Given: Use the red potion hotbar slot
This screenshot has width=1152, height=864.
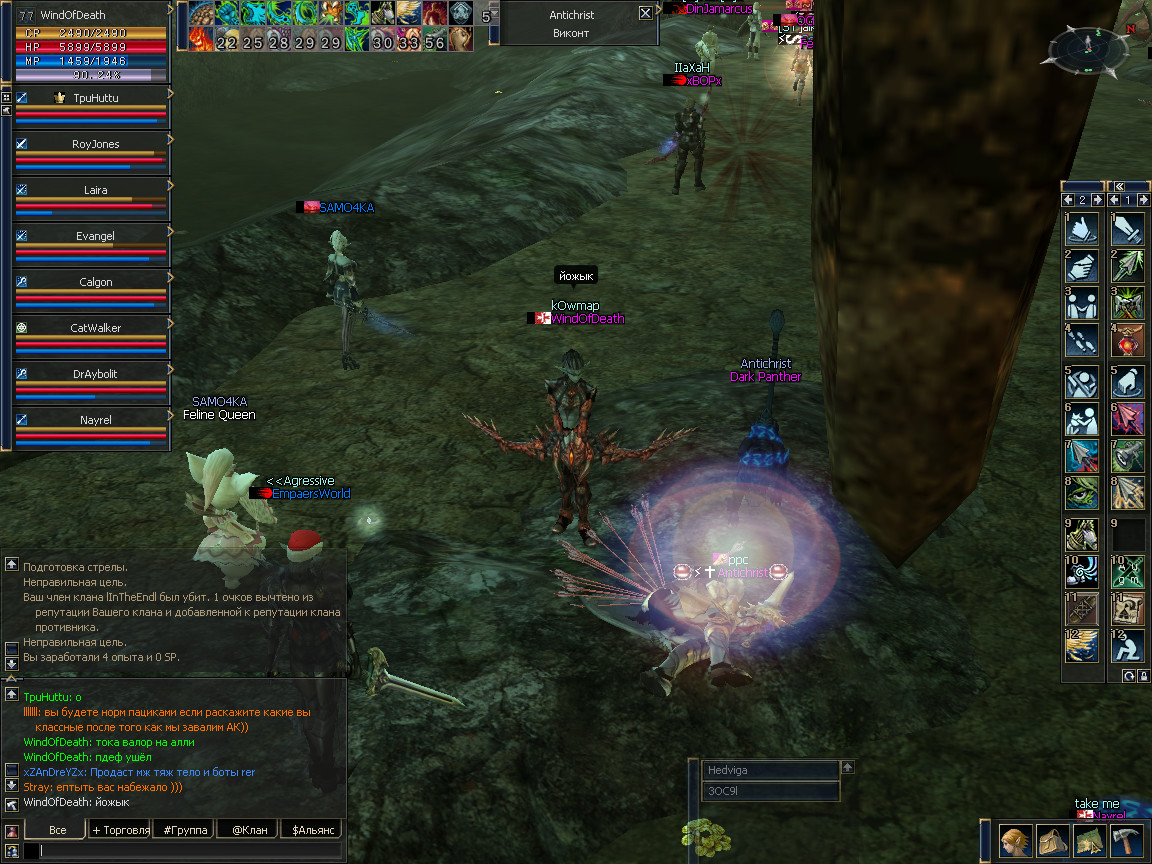Looking at the screenshot, I should (x=1128, y=342).
